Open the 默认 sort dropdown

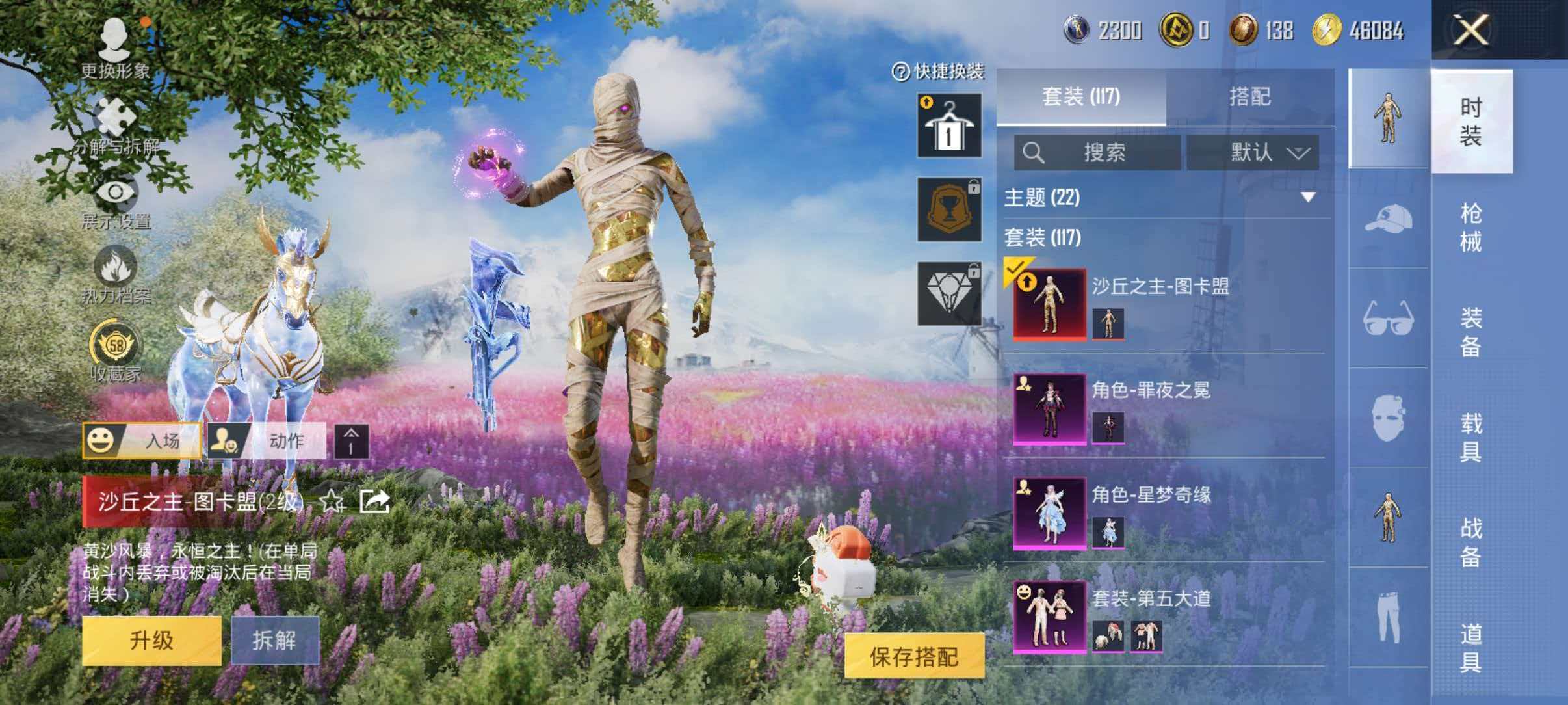[1256, 151]
